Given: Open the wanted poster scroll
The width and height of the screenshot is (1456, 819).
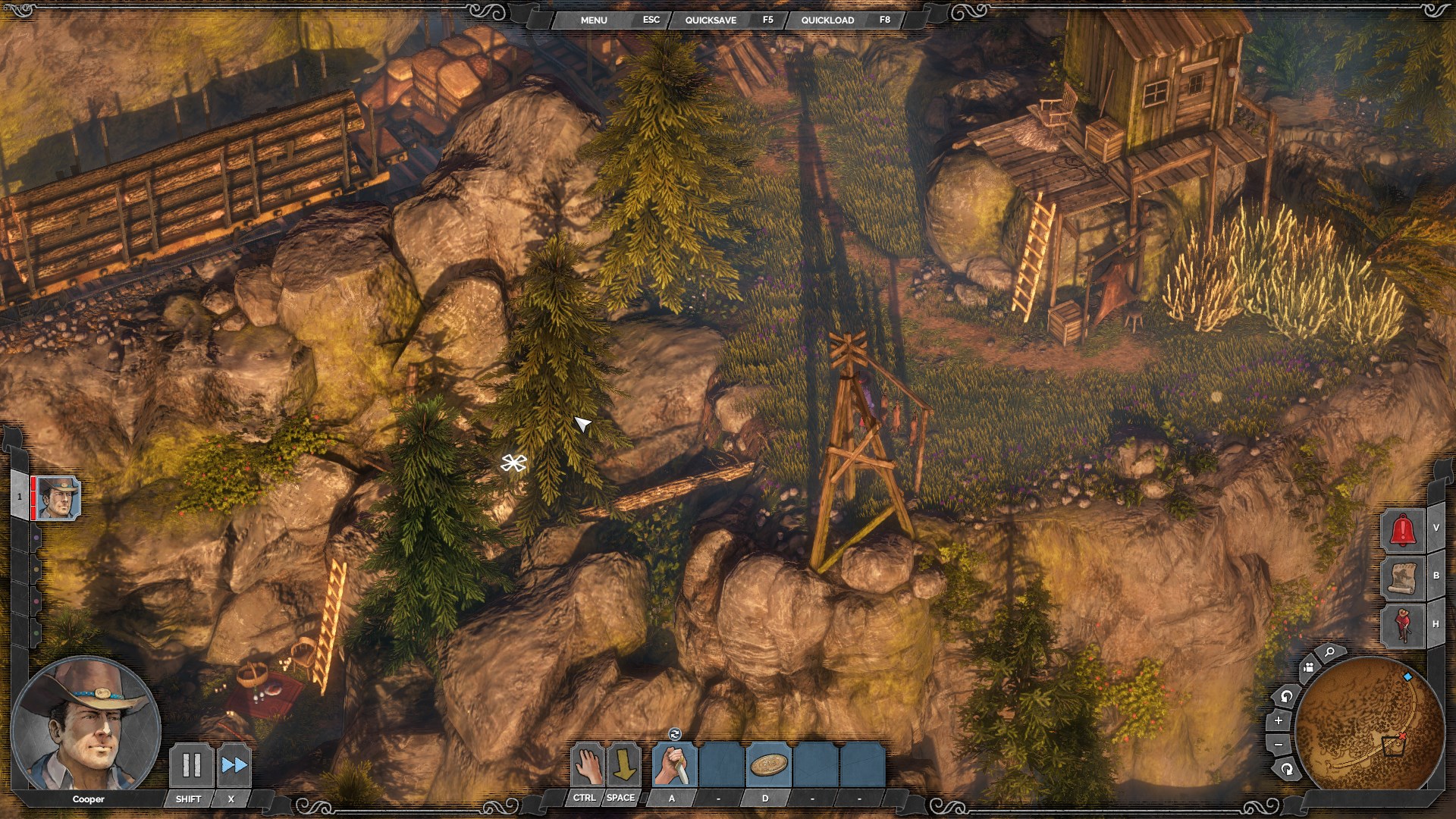Looking at the screenshot, I should click(x=1404, y=577).
